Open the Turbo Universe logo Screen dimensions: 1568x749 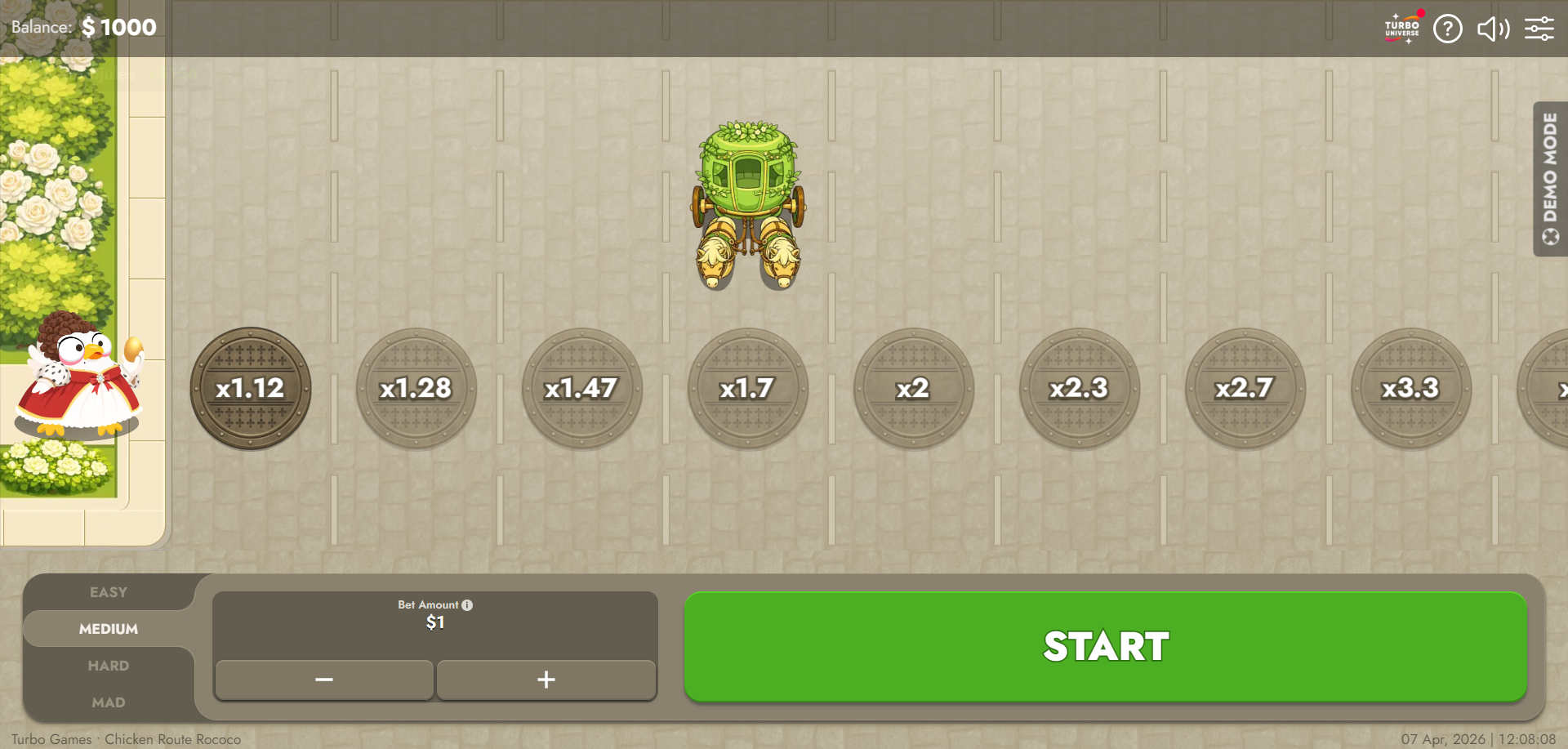click(x=1402, y=29)
